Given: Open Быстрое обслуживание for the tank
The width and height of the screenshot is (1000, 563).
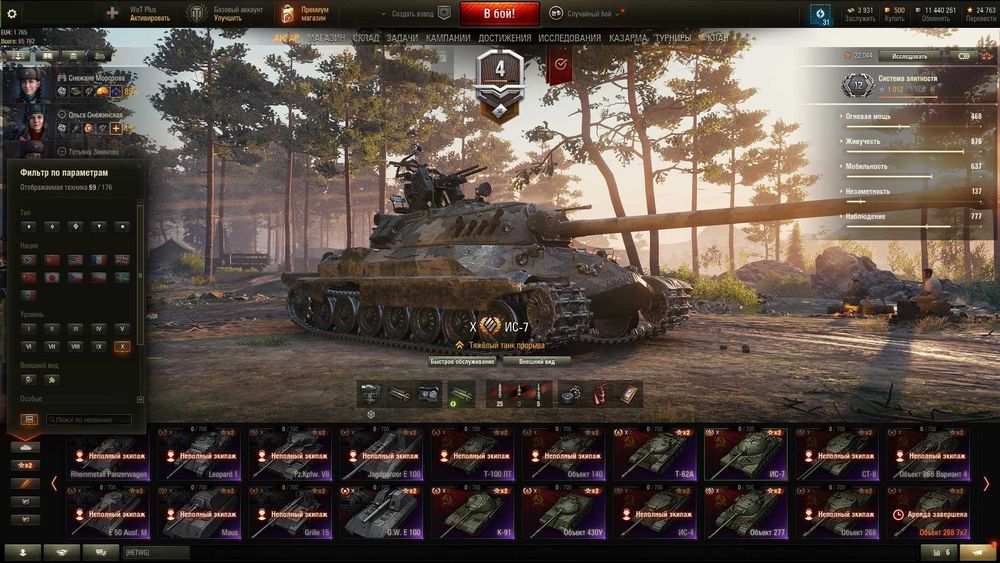Looking at the screenshot, I should pos(462,361).
